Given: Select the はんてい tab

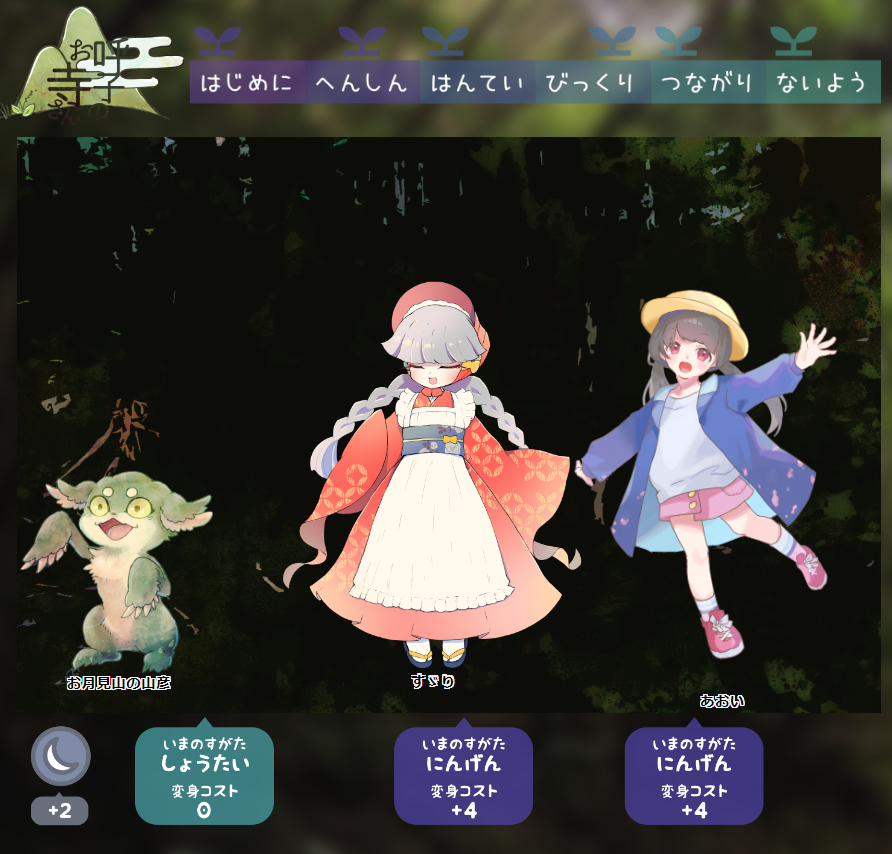Looking at the screenshot, I should coord(477,83).
